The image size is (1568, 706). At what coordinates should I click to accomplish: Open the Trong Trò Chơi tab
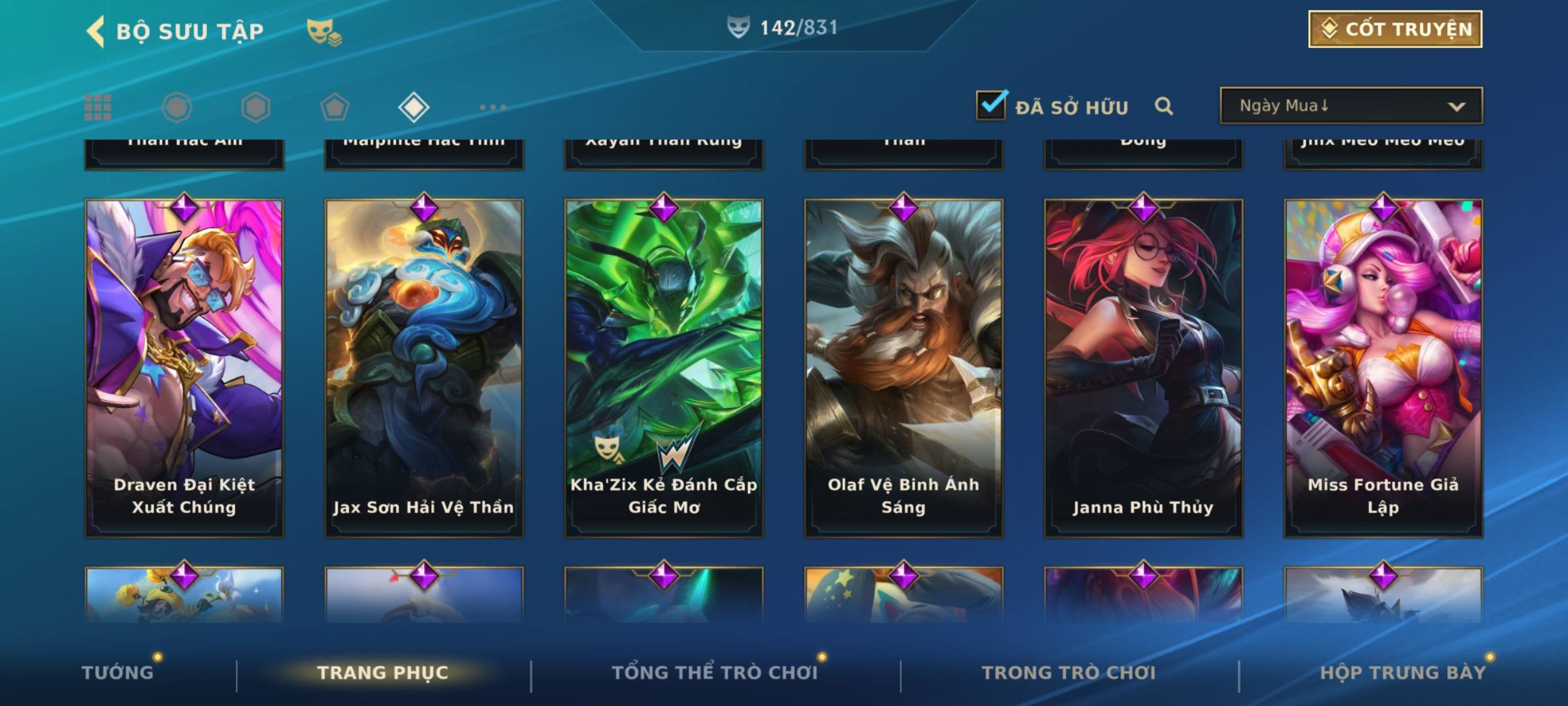(x=1069, y=673)
